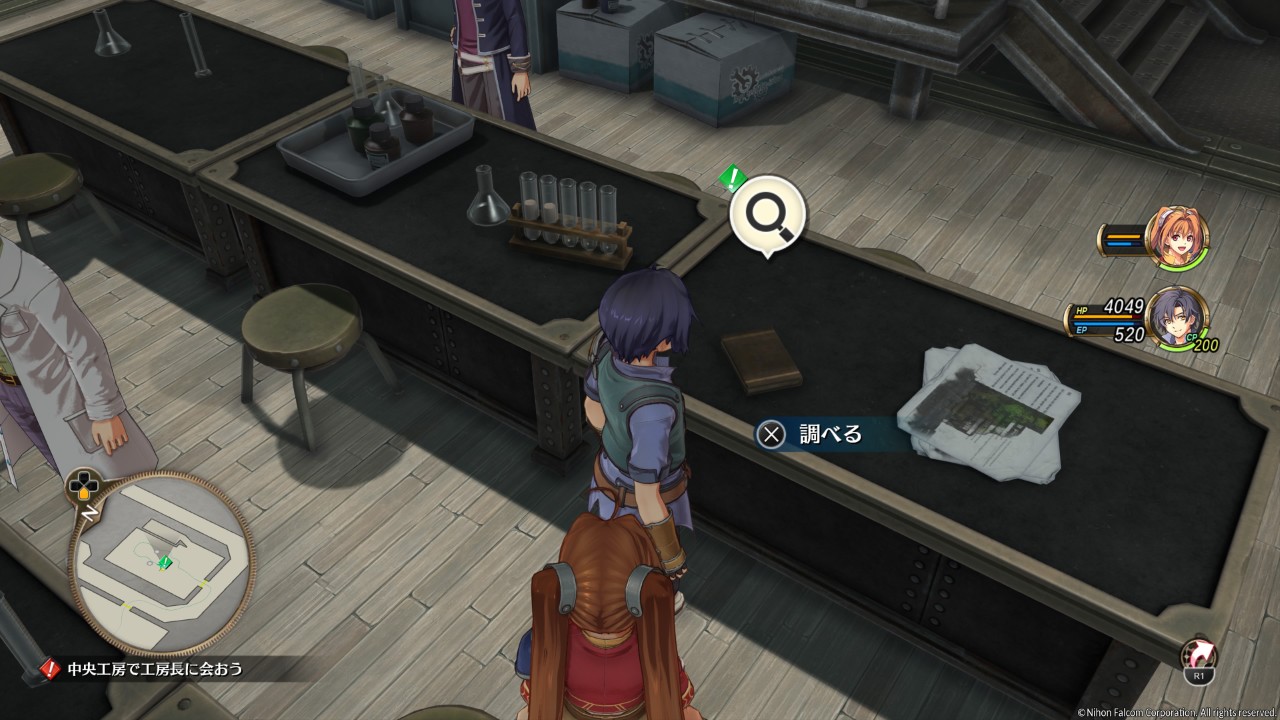Open the quest objective about the workshop chief
This screenshot has height=720, width=1280.
[154, 668]
